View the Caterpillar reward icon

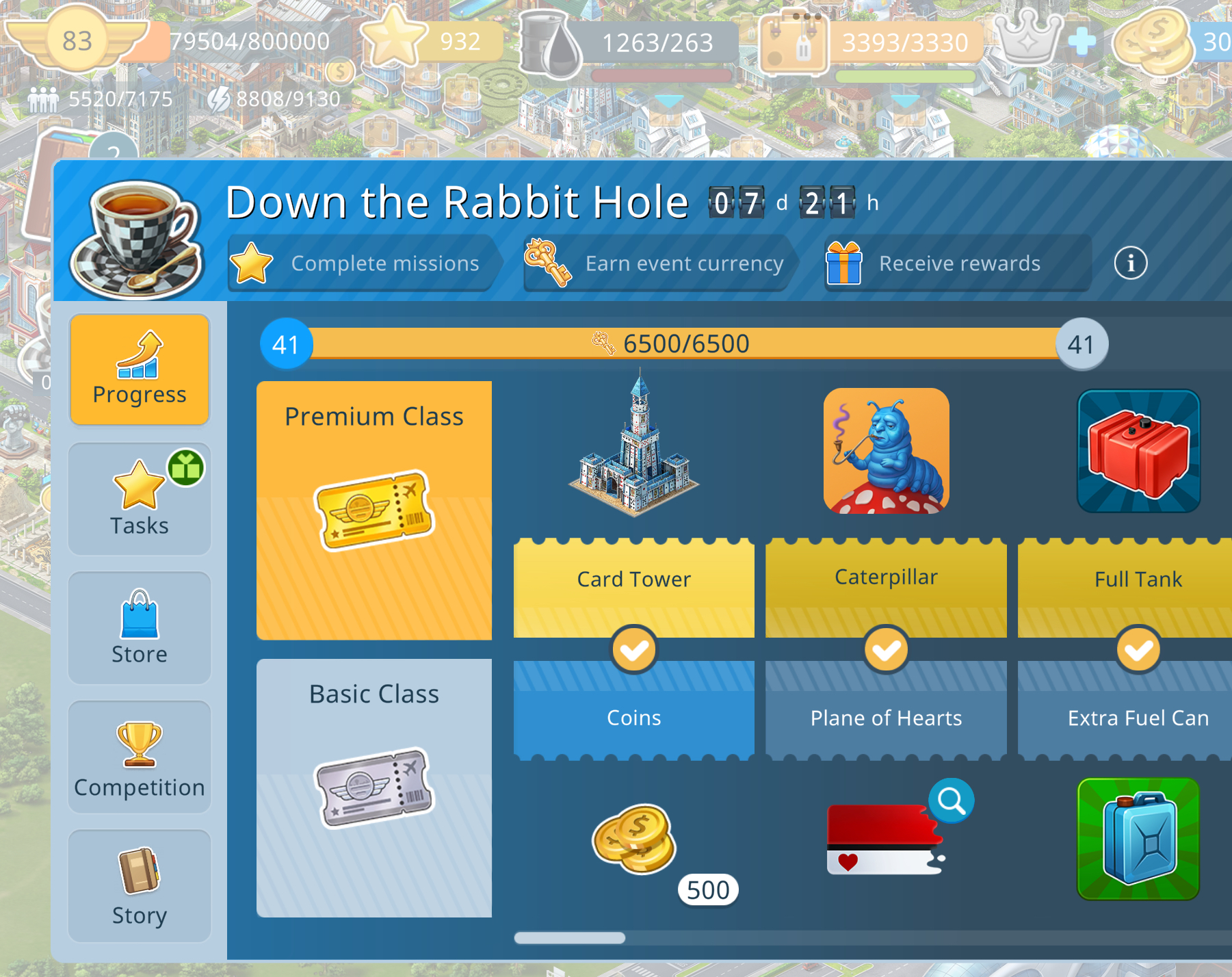[x=886, y=451]
